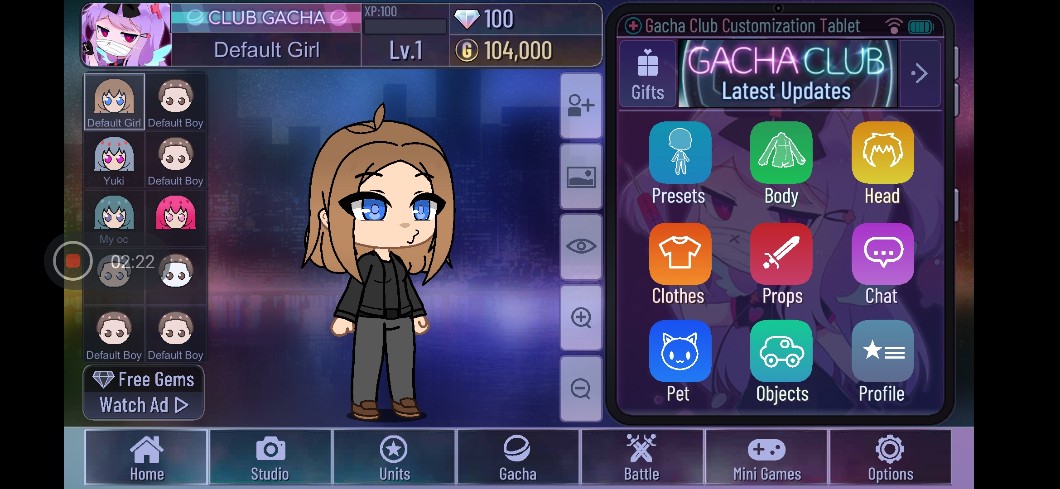1060x489 pixels.
Task: Click the magnifier zoom-in button
Action: (x=581, y=318)
